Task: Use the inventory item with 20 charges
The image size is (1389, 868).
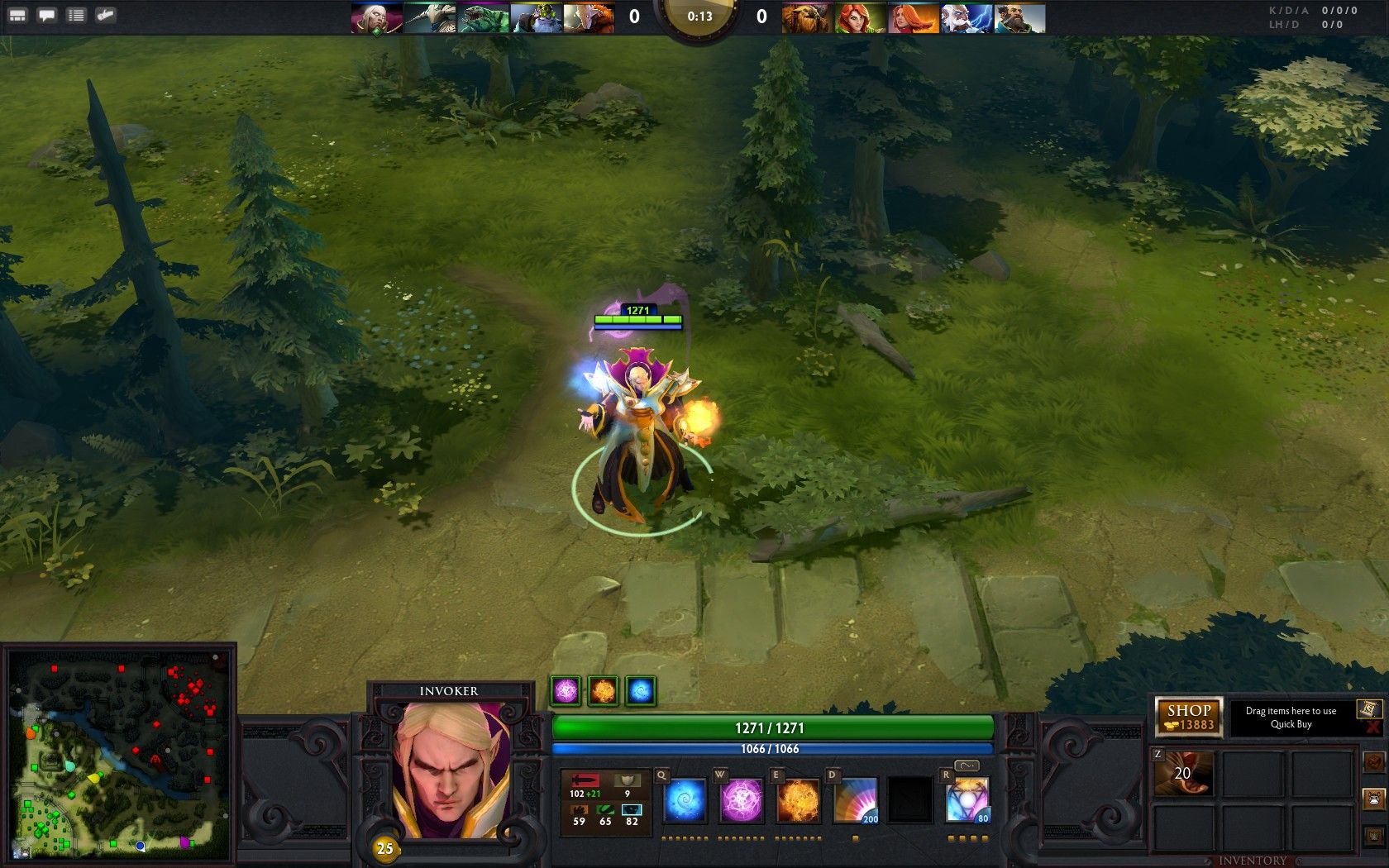Action: point(1183,774)
